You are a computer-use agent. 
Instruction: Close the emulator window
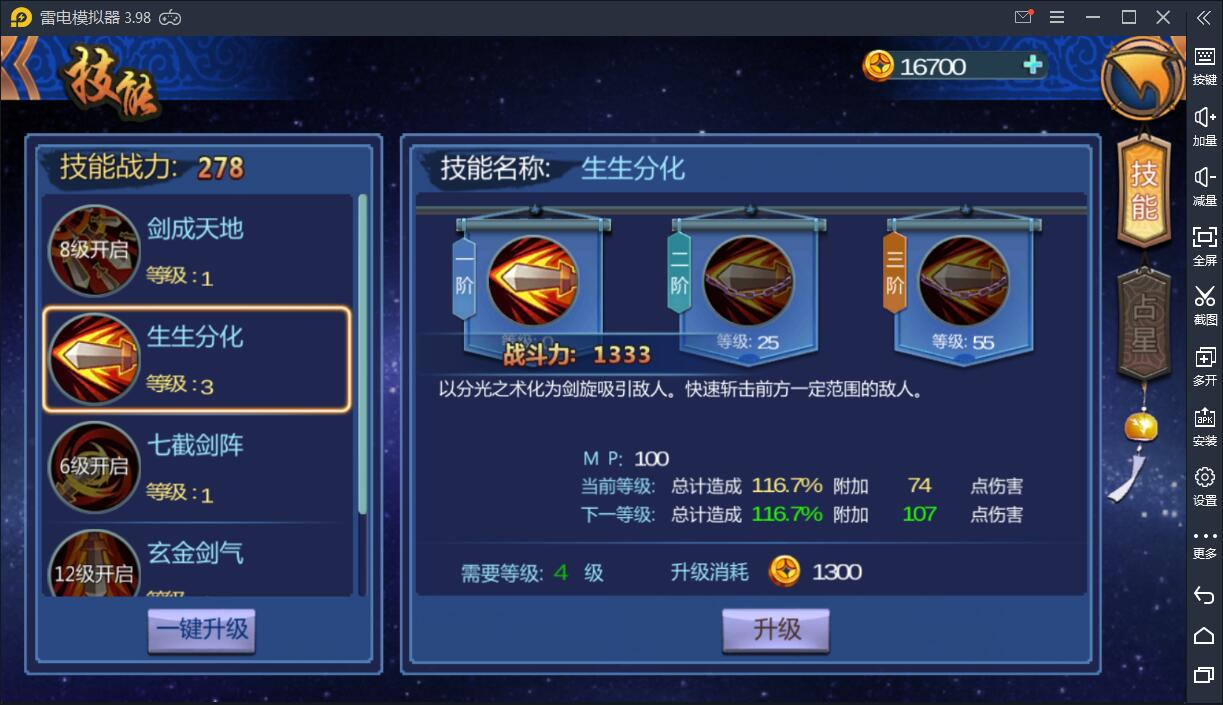tap(1163, 17)
